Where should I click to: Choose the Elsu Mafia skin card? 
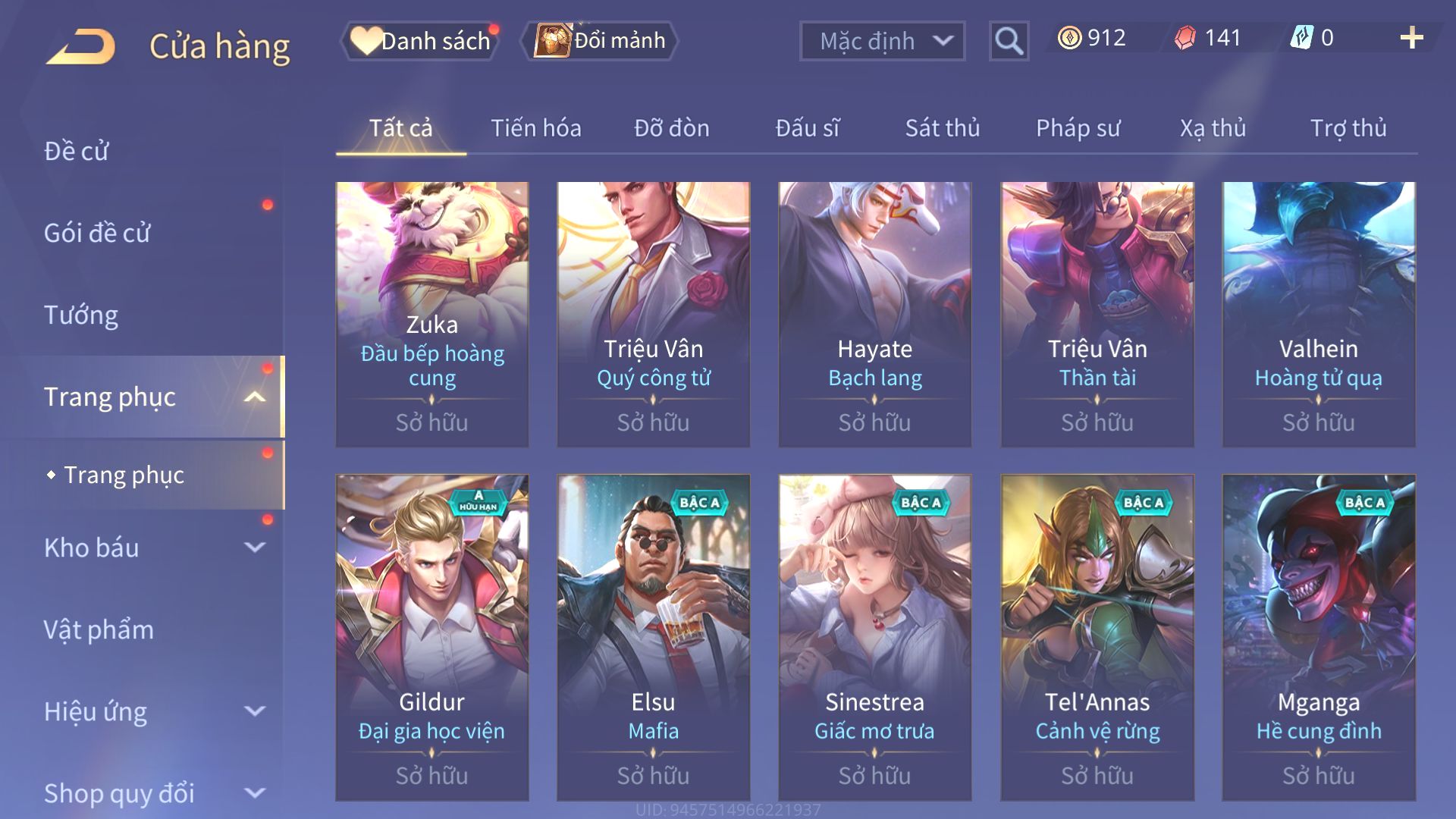coord(653,637)
